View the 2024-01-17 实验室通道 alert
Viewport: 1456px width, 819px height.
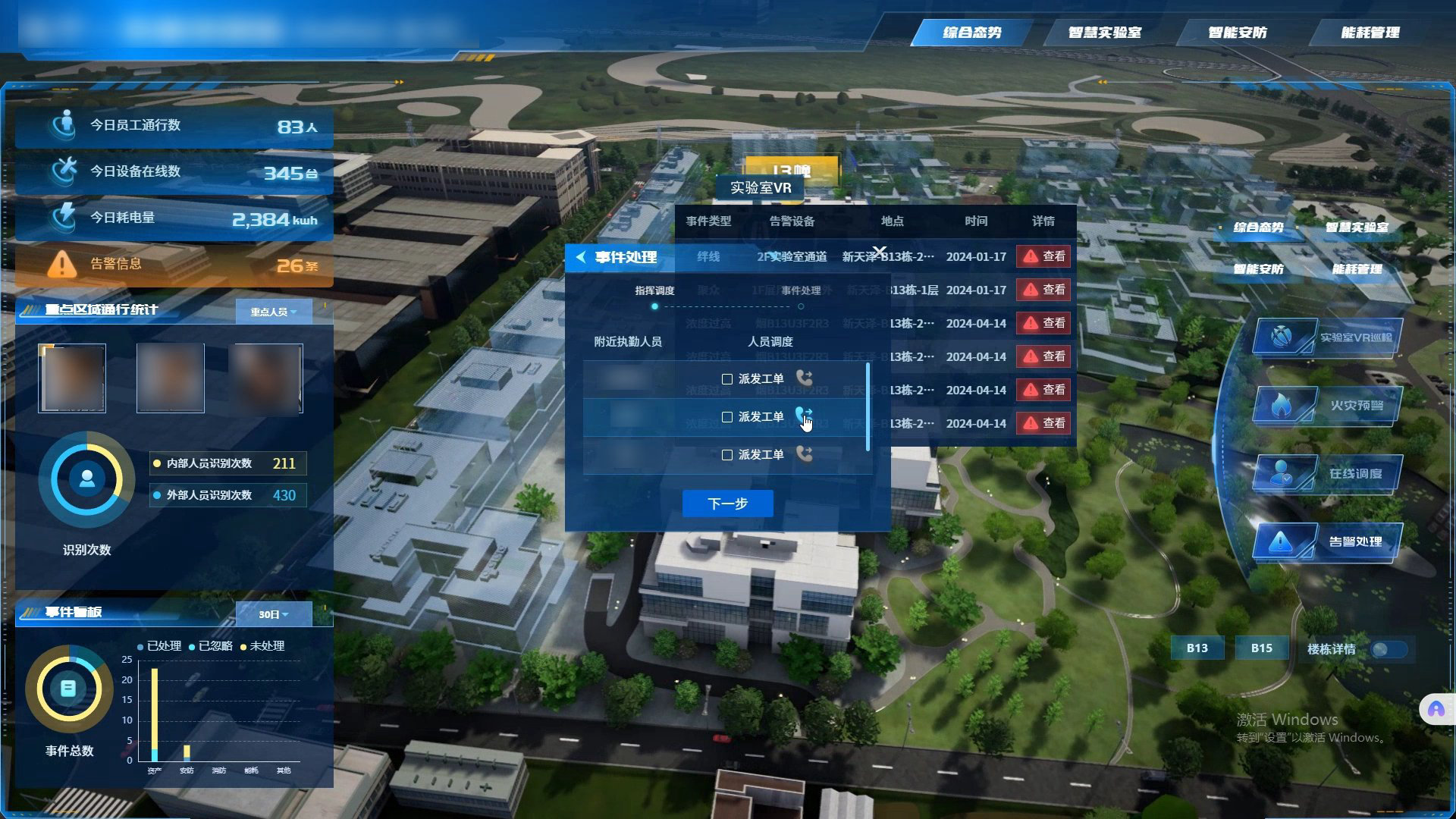coord(1043,256)
